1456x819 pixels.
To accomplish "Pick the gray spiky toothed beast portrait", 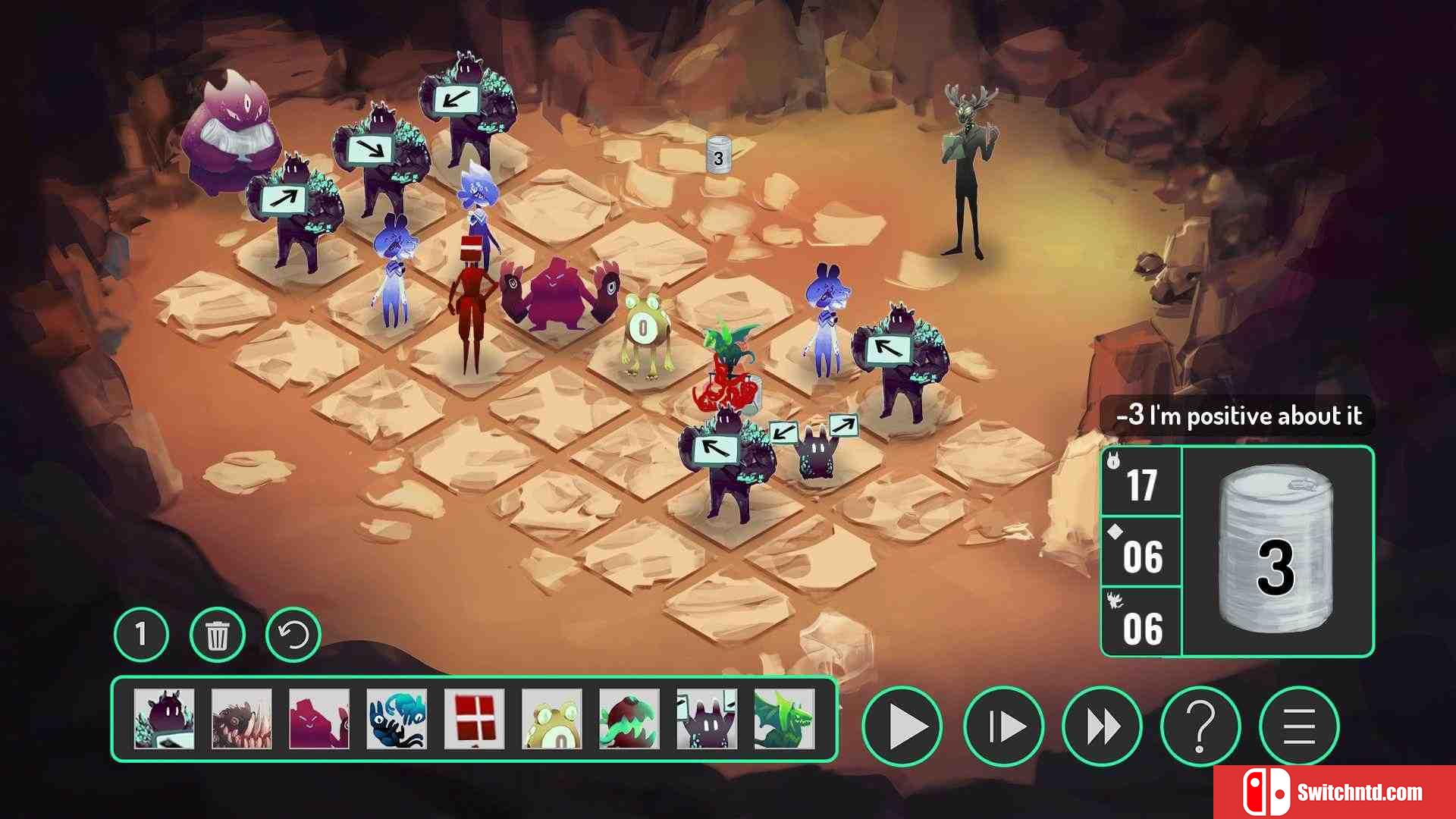I will [241, 719].
